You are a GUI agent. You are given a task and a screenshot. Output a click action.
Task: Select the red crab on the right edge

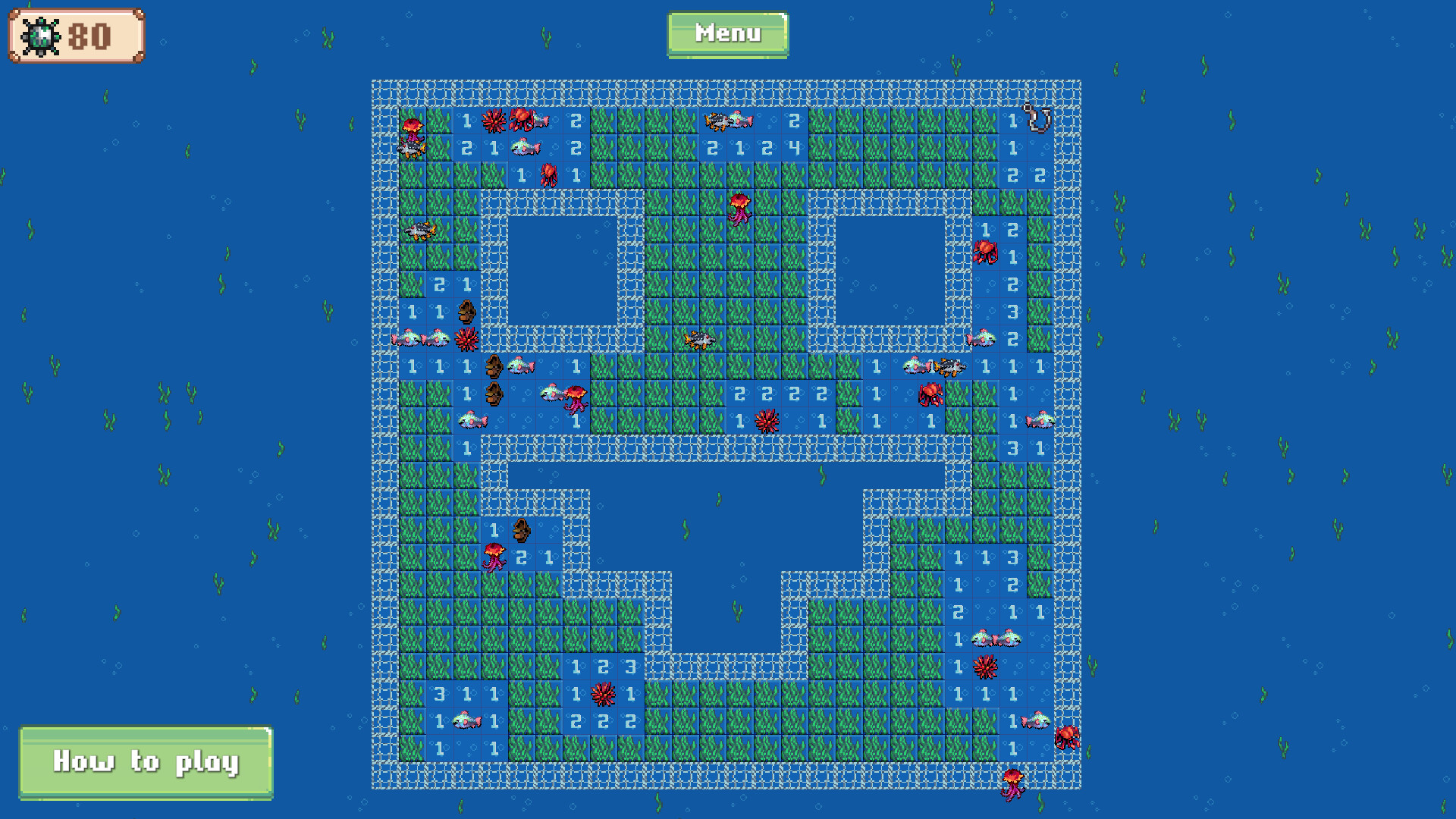986,250
